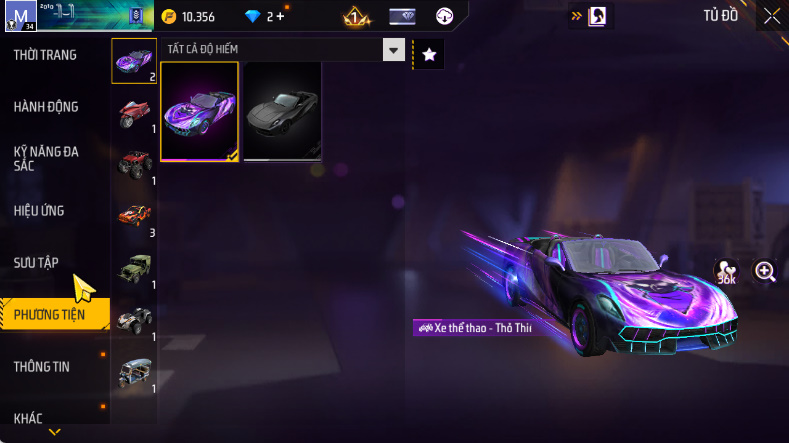The image size is (789, 443).
Task: Select the blue tuk-tuk vehicle type
Action: point(134,372)
